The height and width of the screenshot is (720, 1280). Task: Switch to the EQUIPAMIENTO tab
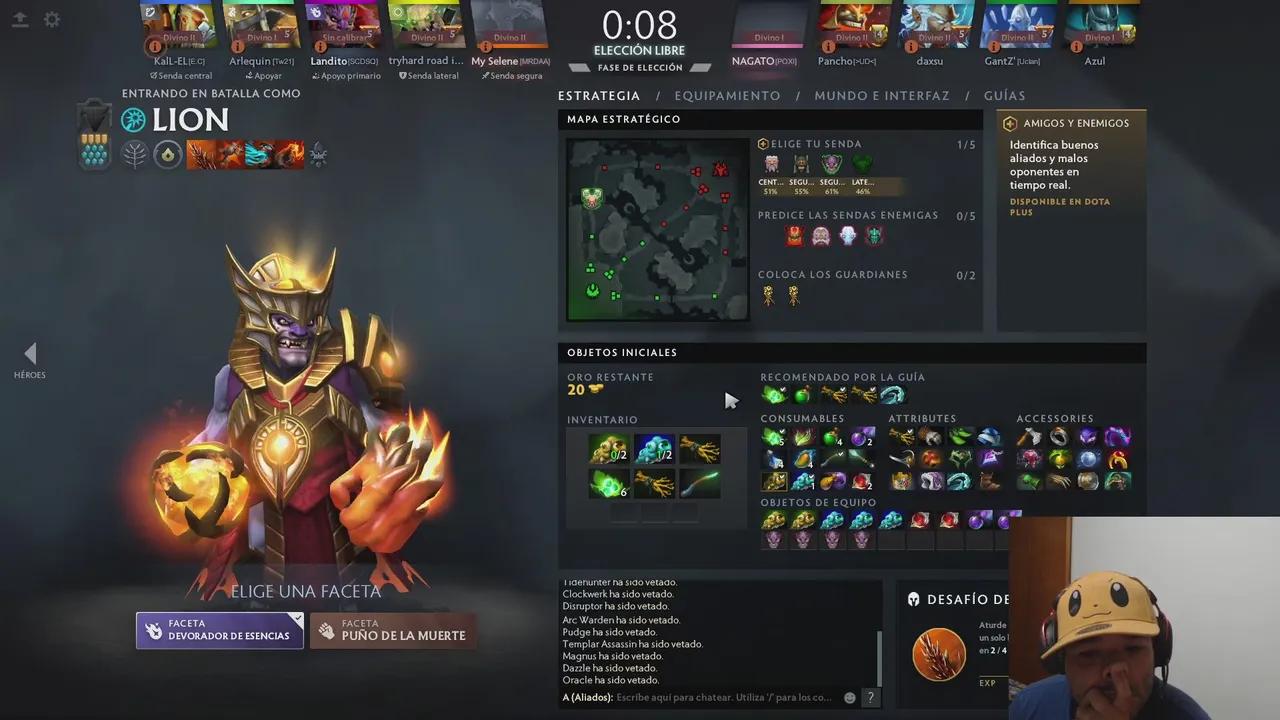[x=727, y=95]
